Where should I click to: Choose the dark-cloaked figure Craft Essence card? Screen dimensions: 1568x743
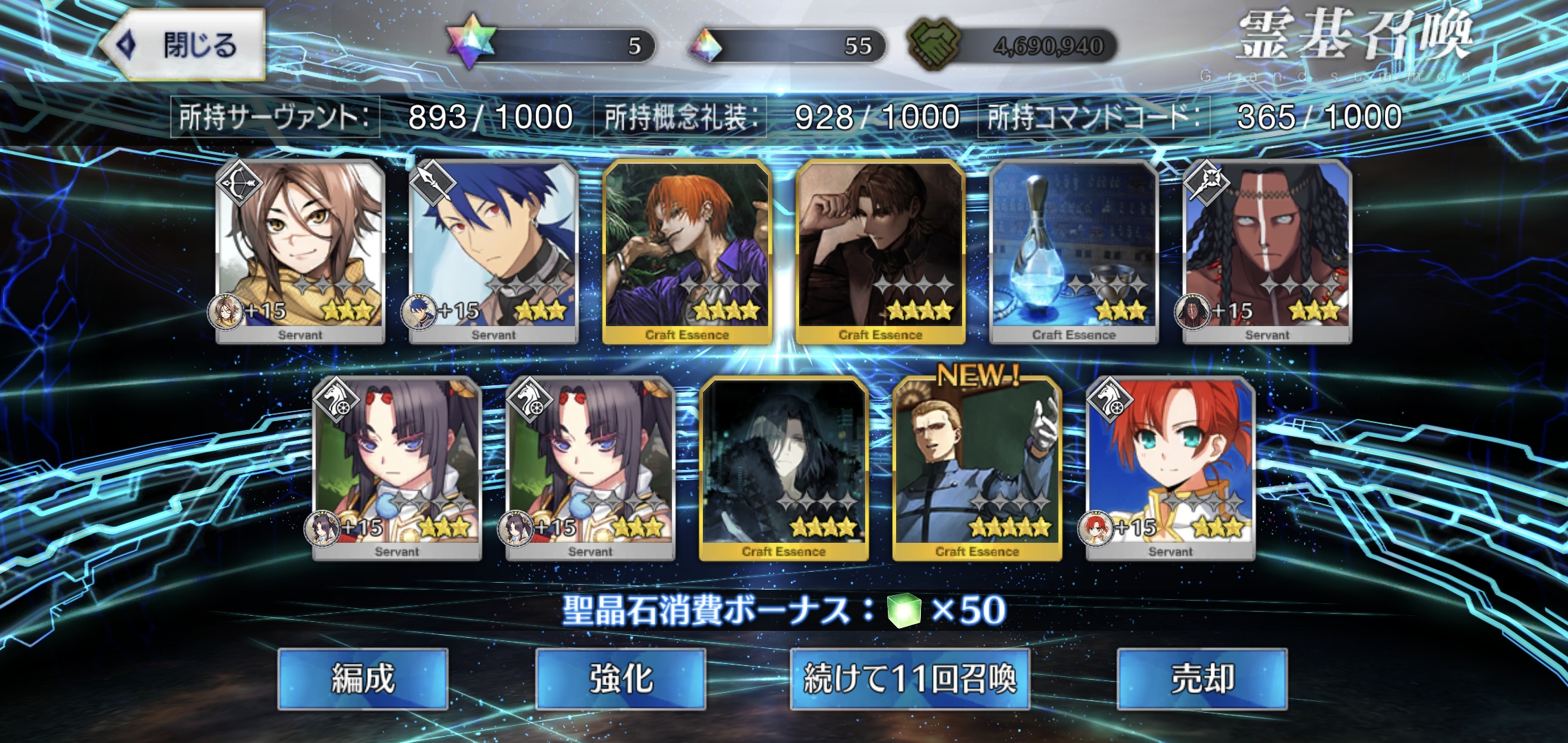pos(783,468)
